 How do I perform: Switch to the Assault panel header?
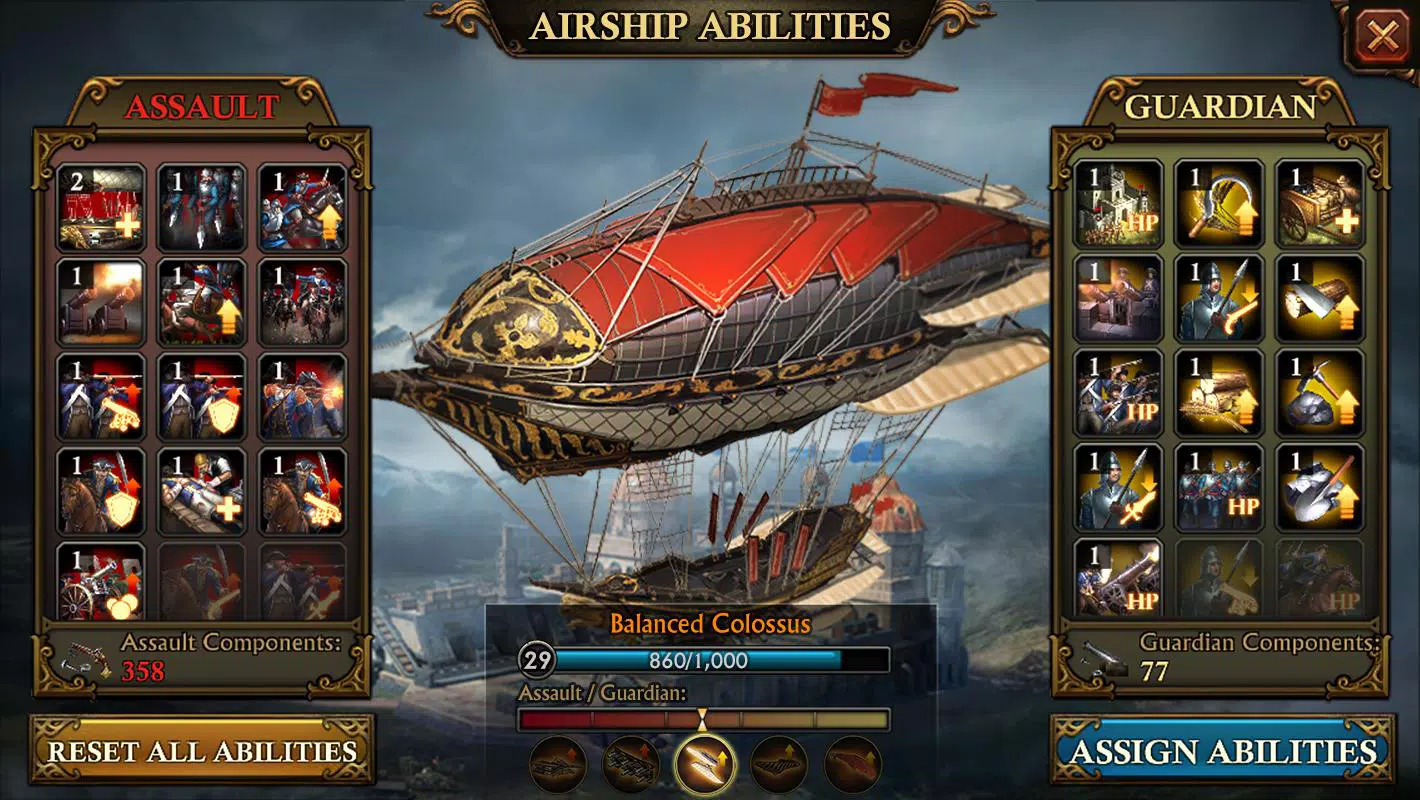tap(202, 107)
